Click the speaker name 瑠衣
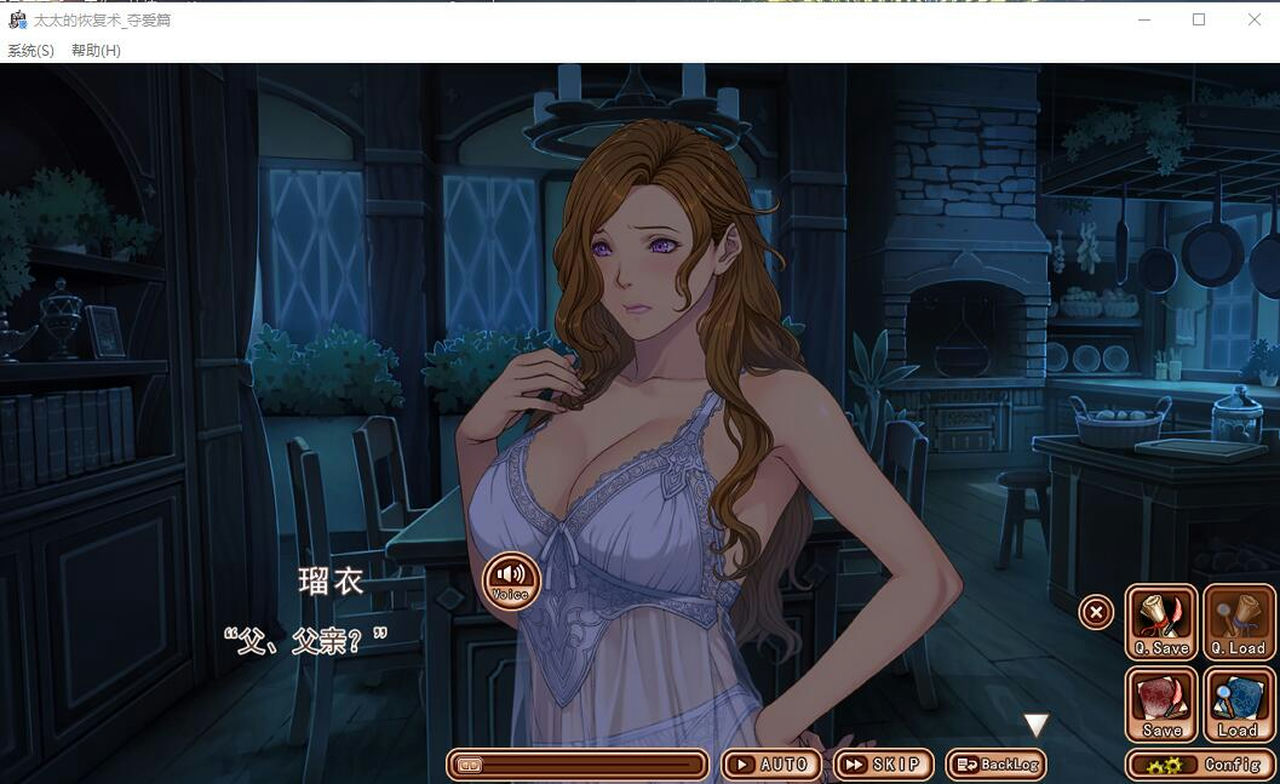 pos(330,580)
